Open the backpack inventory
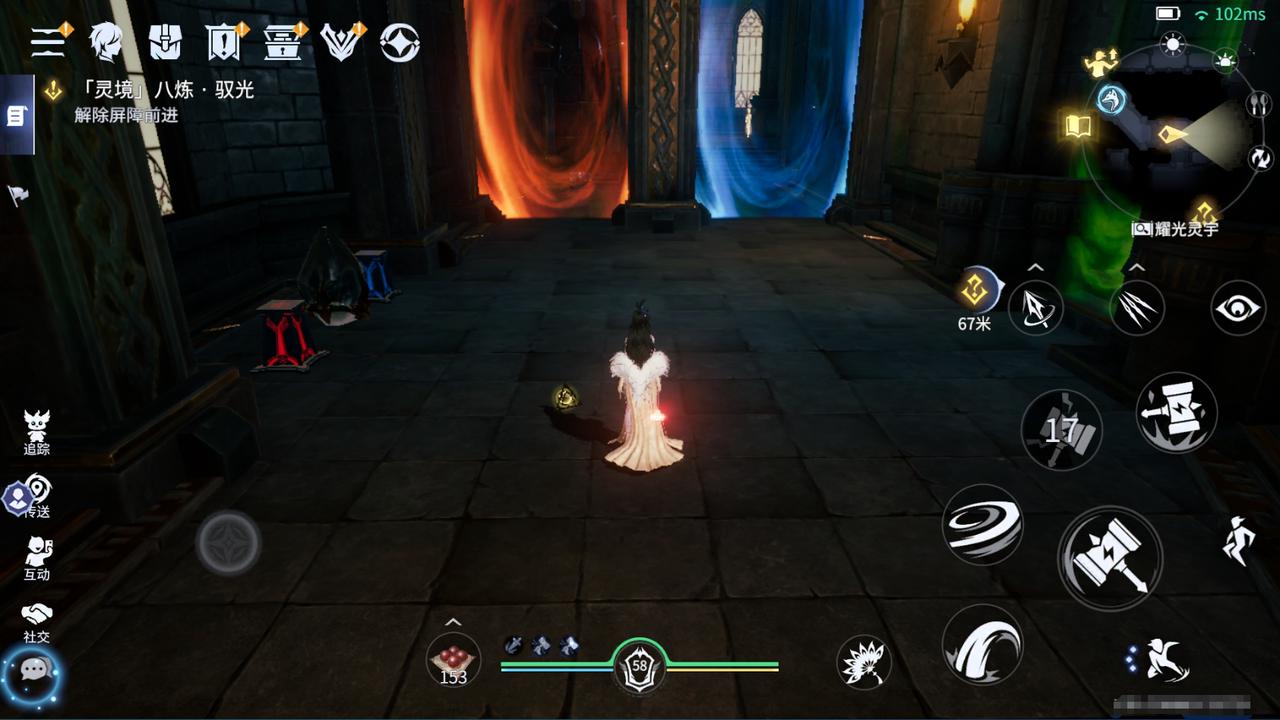Screen dimensions: 1280x720 pos(165,42)
